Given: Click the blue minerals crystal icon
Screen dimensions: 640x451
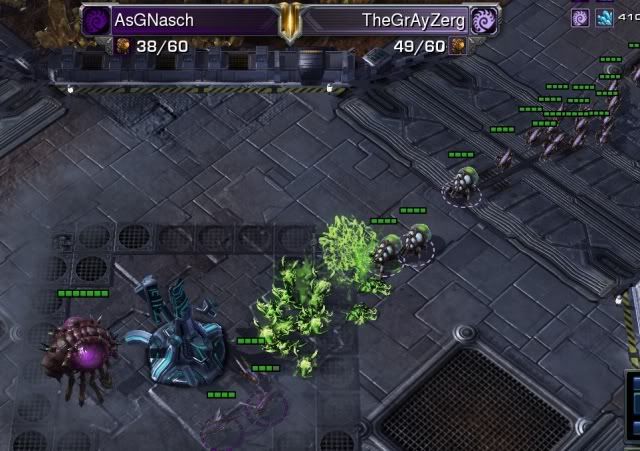Looking at the screenshot, I should click(605, 17).
